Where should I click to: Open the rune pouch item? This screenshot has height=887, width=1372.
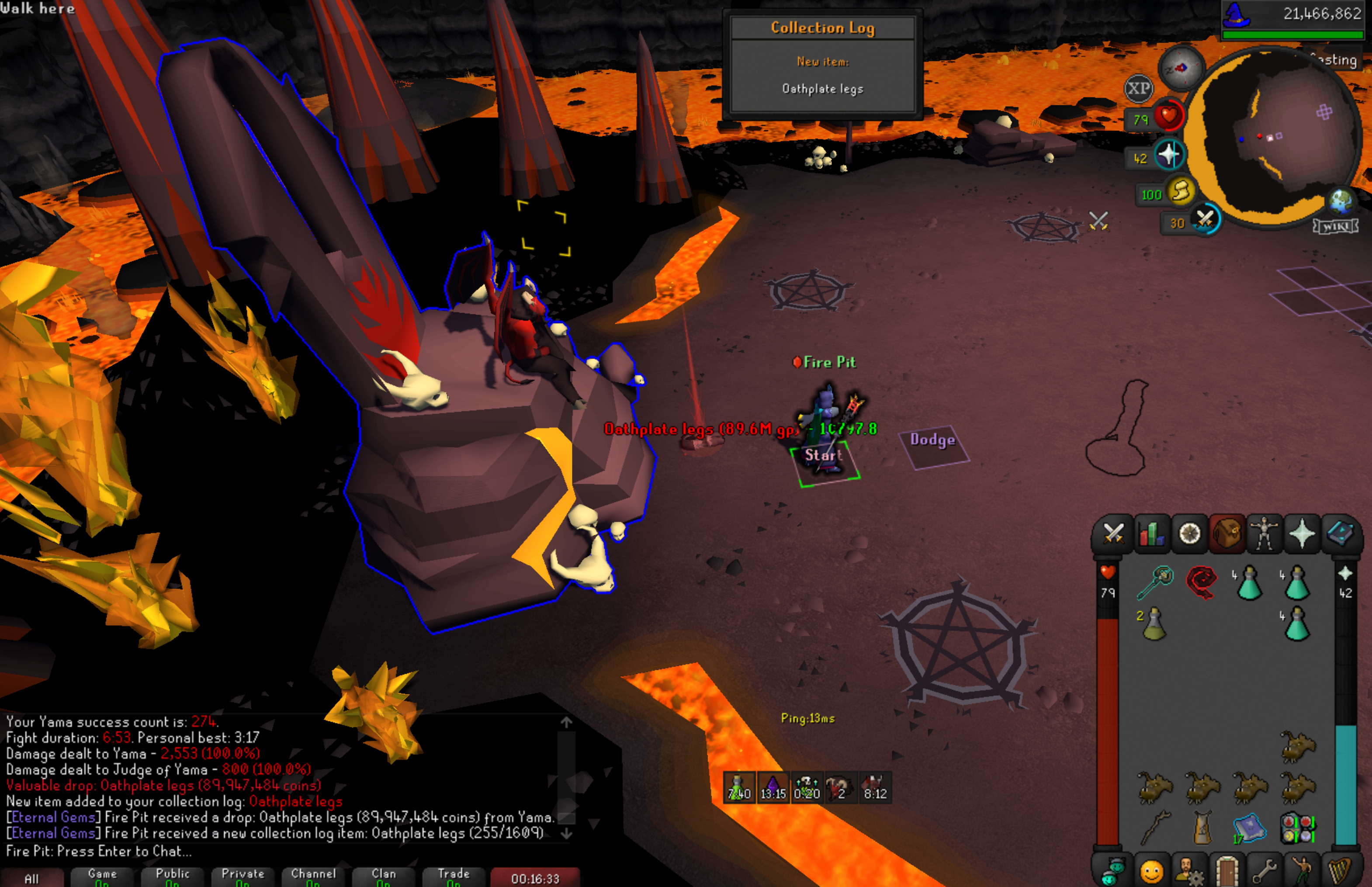tap(1297, 828)
